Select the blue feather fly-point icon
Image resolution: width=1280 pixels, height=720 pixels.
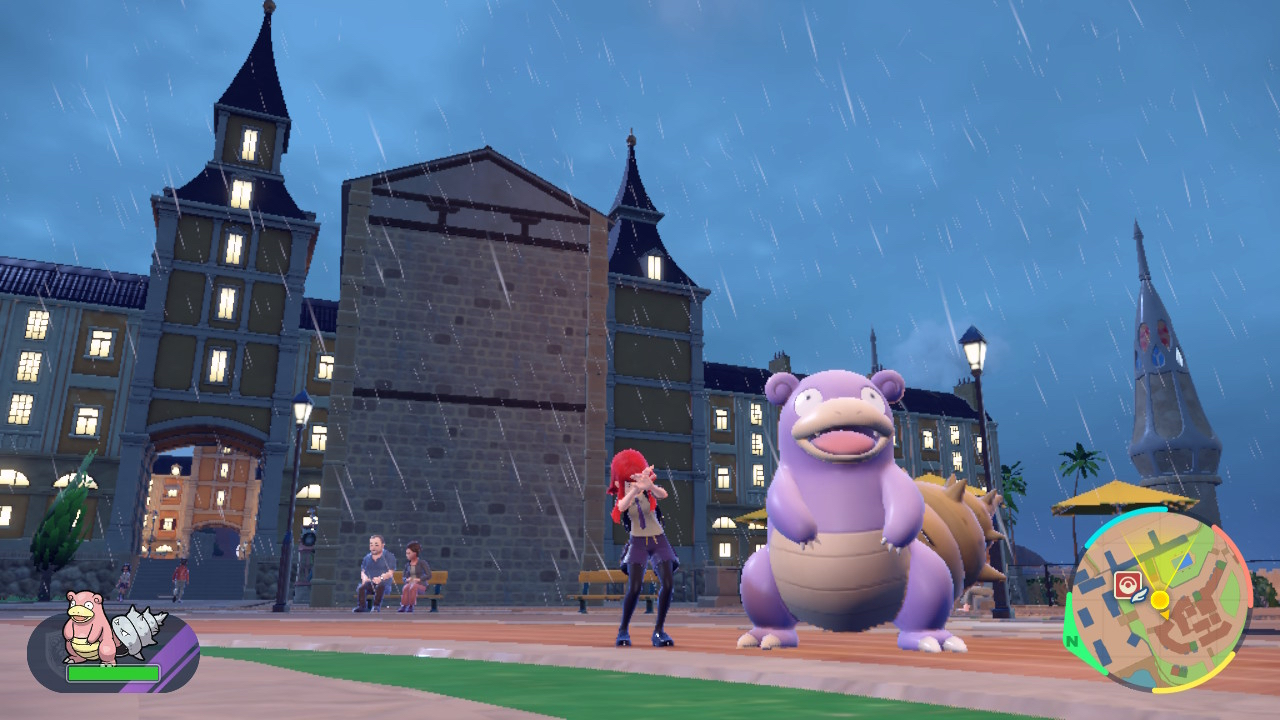coord(1138,596)
